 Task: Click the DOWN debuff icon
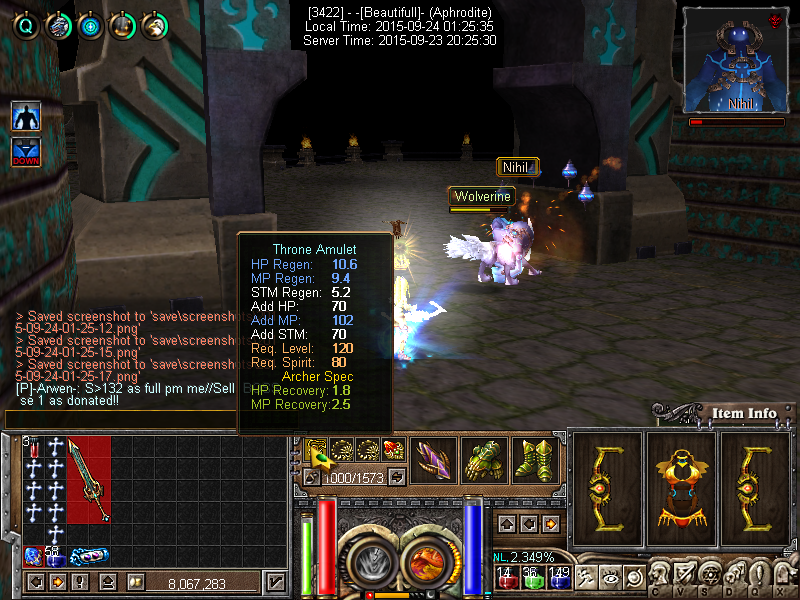point(26,152)
